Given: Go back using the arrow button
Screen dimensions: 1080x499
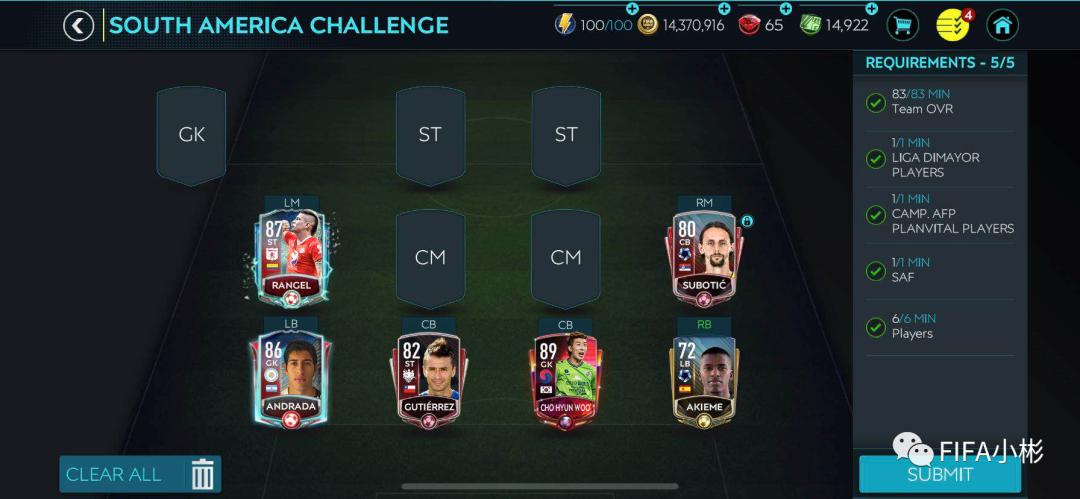Looking at the screenshot, I should 79,25.
